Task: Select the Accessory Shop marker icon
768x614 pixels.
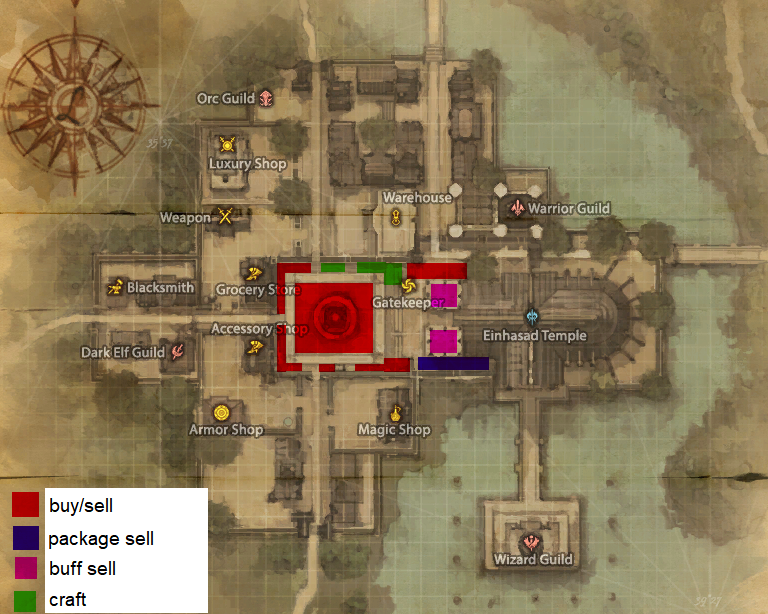Action: tap(256, 347)
